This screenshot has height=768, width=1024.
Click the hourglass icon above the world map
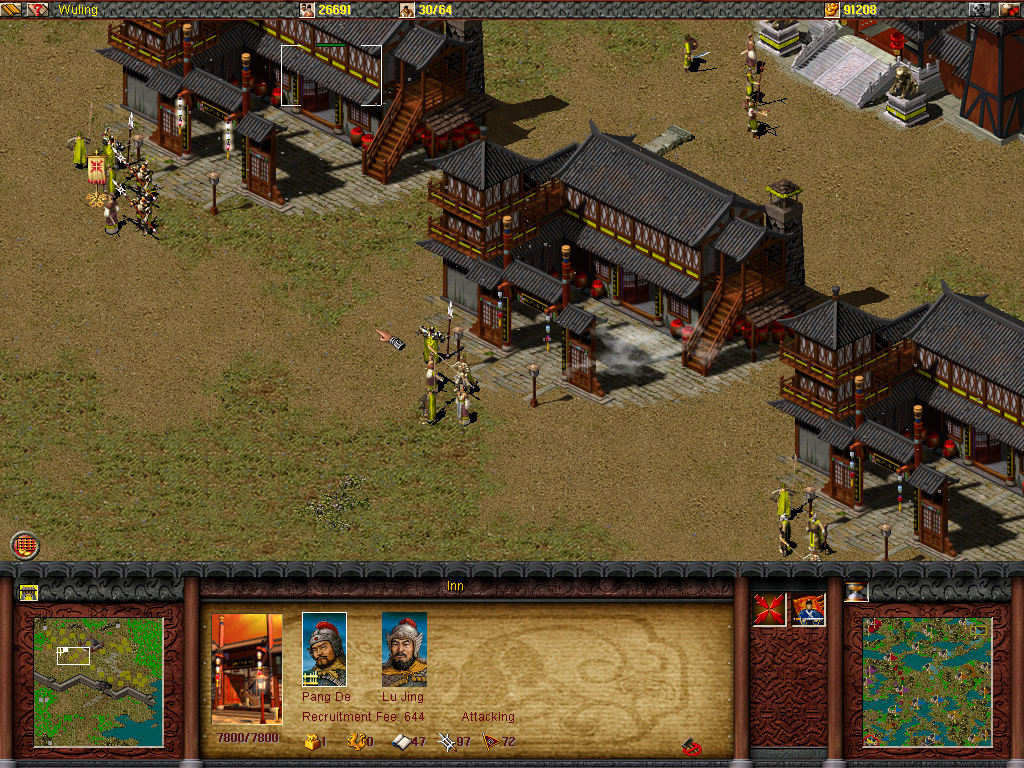click(856, 591)
